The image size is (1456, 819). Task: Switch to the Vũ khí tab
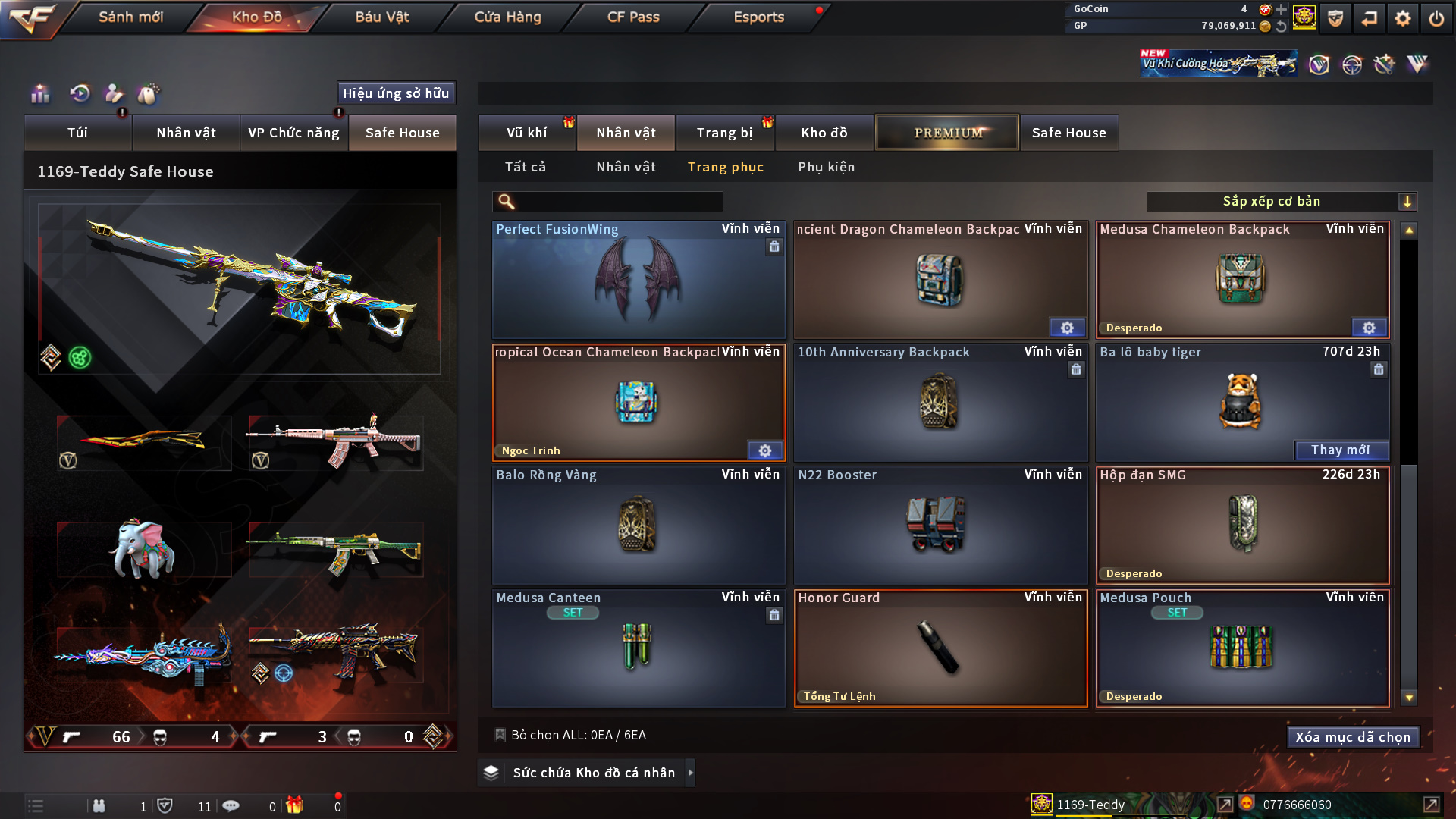tap(526, 133)
